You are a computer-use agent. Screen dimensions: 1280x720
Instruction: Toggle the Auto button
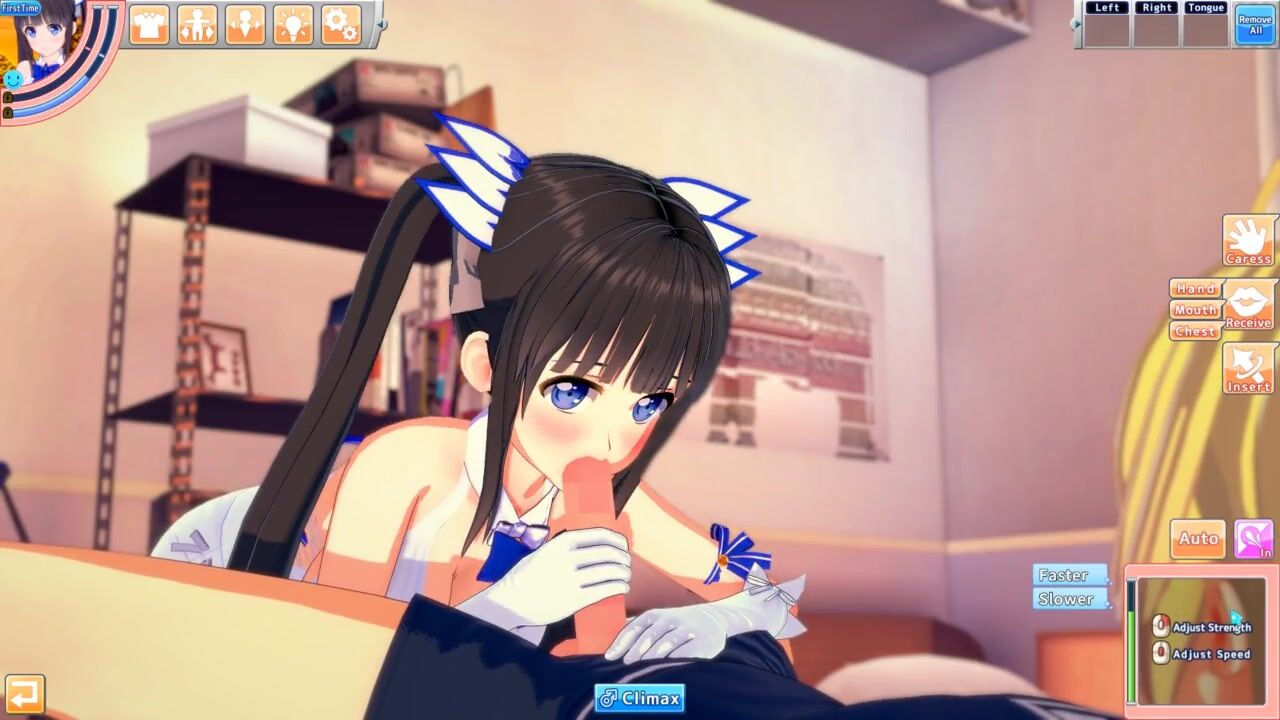(x=1197, y=539)
